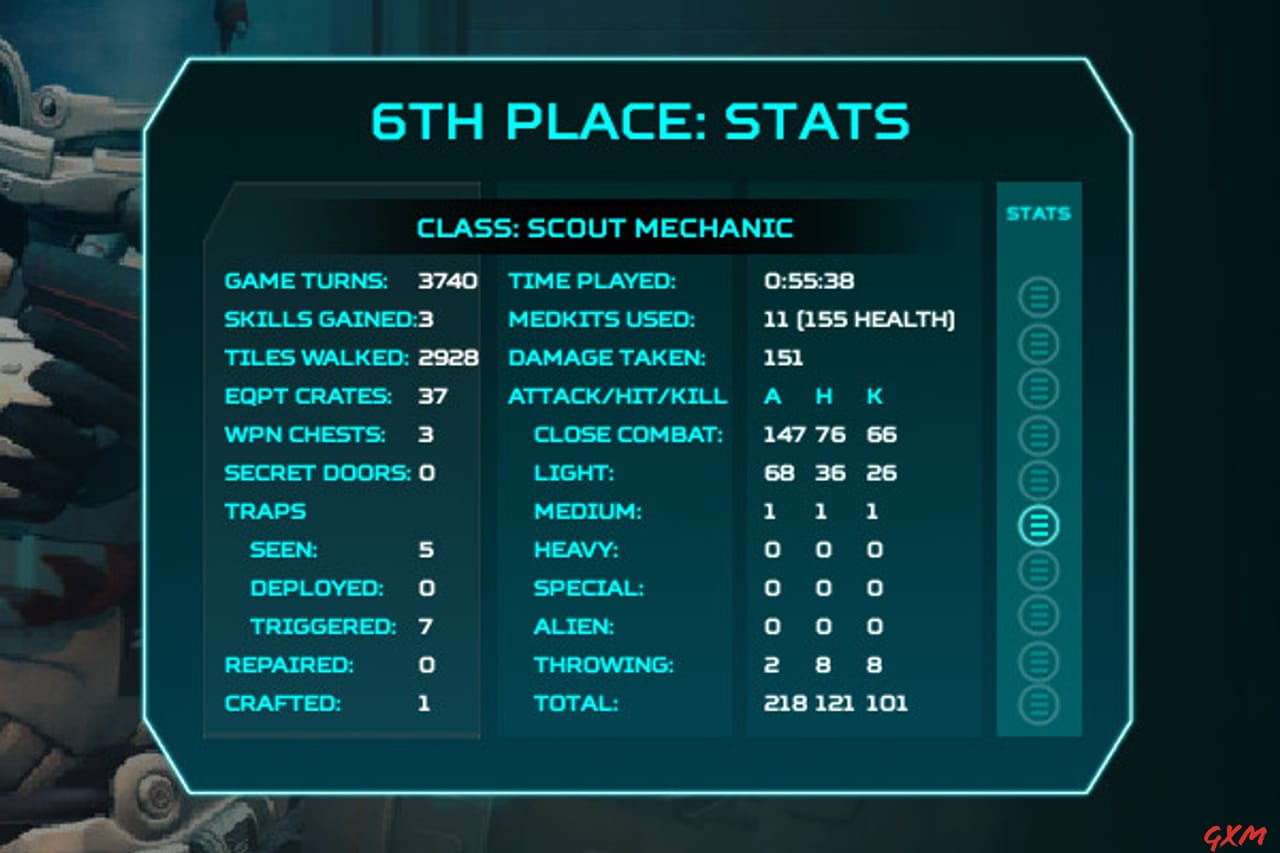Screen dimensions: 1280x853
Task: Expand the TRAPS statistics section
Action: click(x=265, y=511)
